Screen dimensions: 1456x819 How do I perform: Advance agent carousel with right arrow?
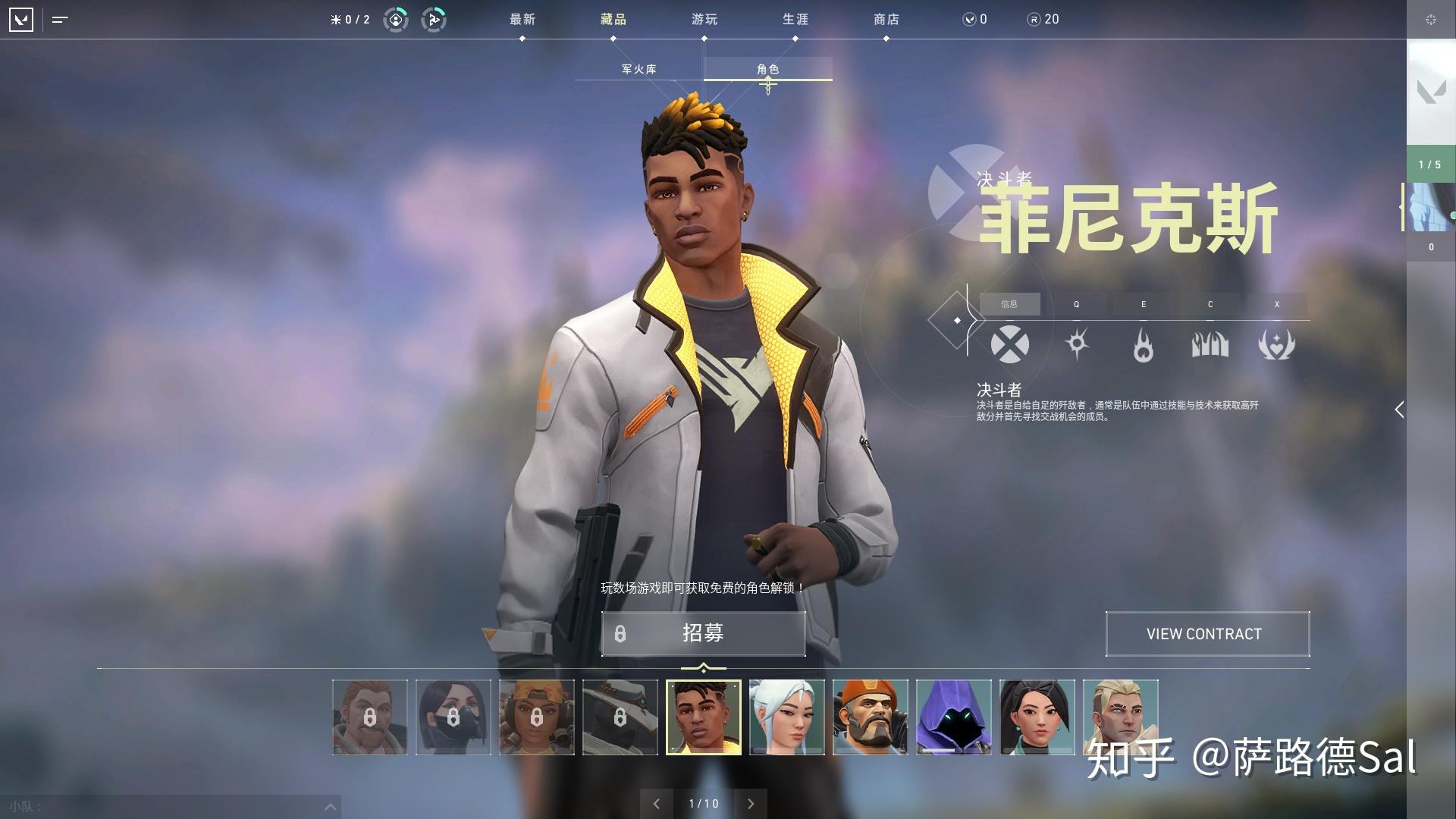[751, 802]
